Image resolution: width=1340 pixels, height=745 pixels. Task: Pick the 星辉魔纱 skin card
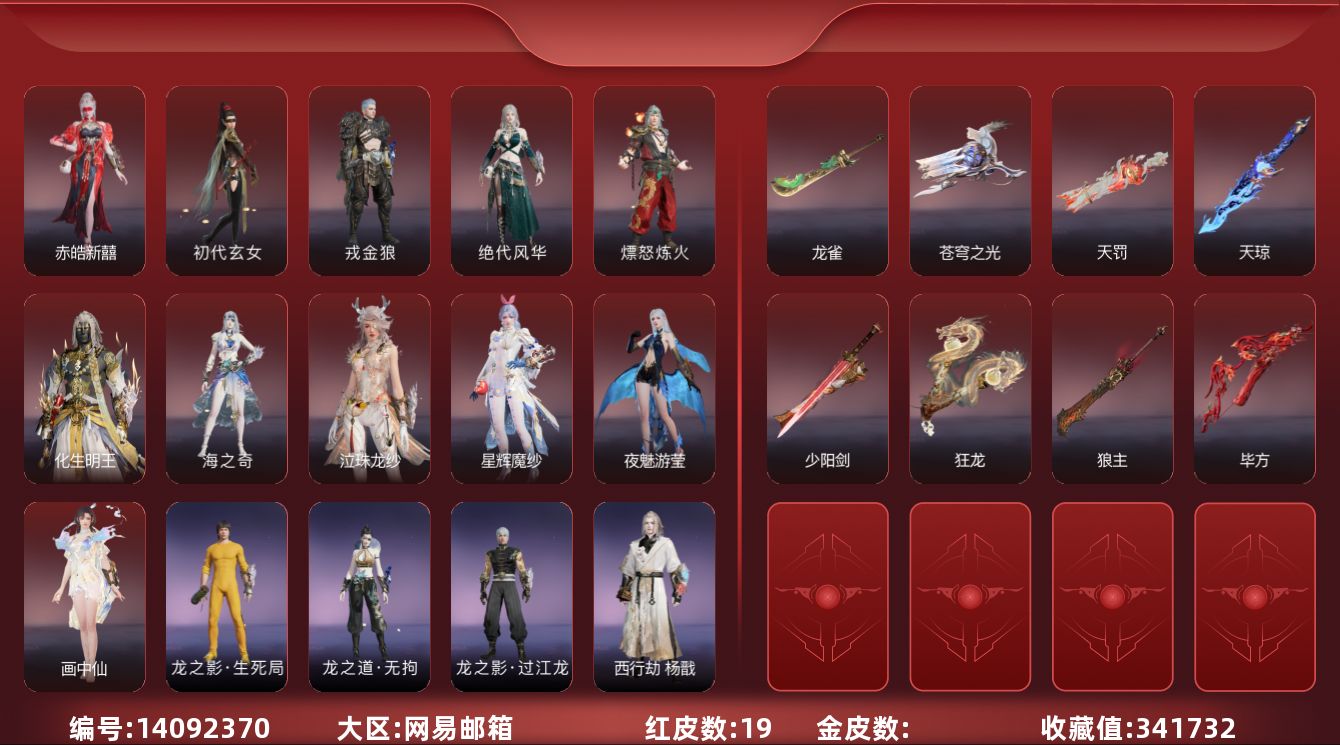512,388
